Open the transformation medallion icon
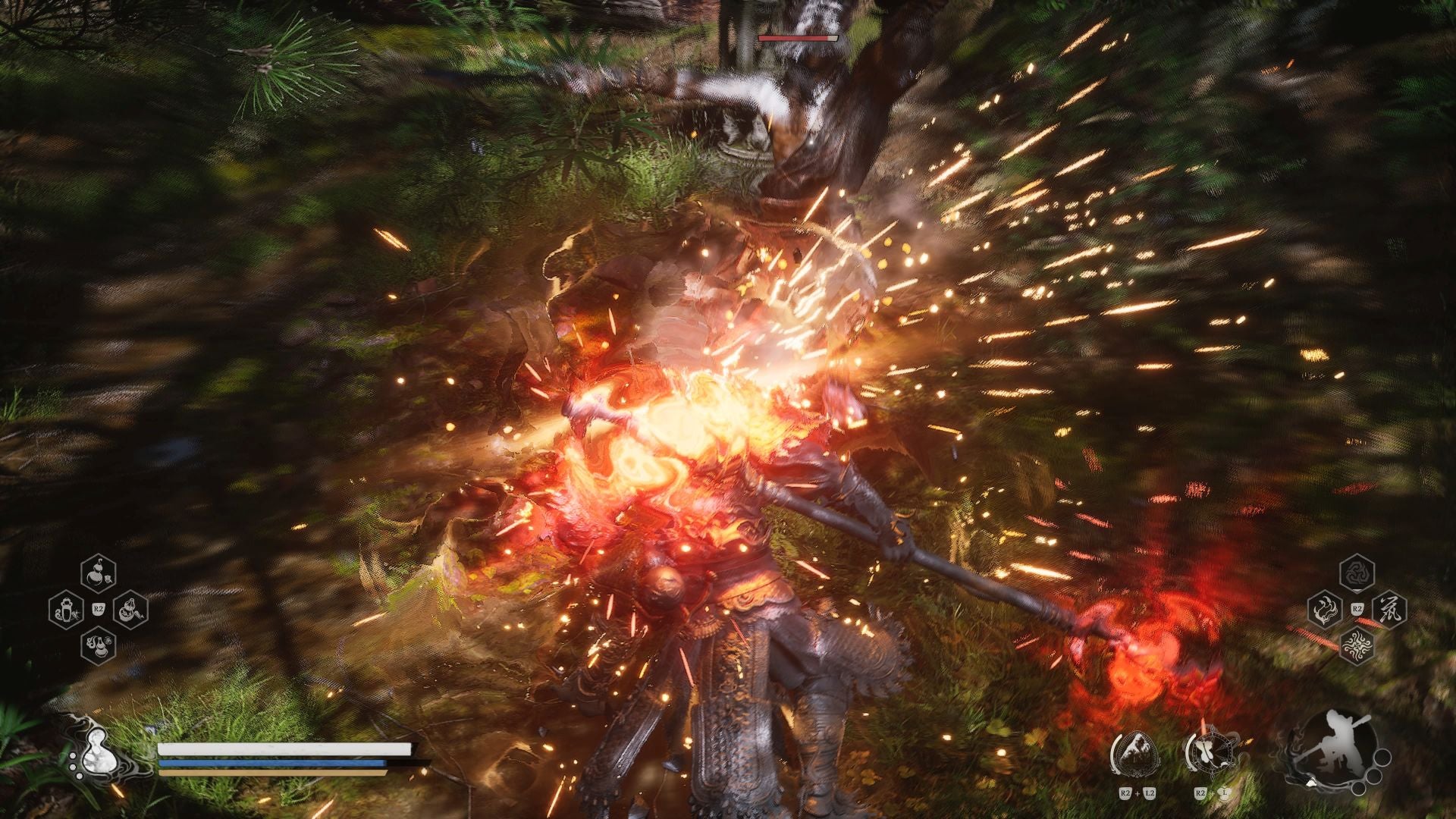1456x819 pixels. [1135, 752]
